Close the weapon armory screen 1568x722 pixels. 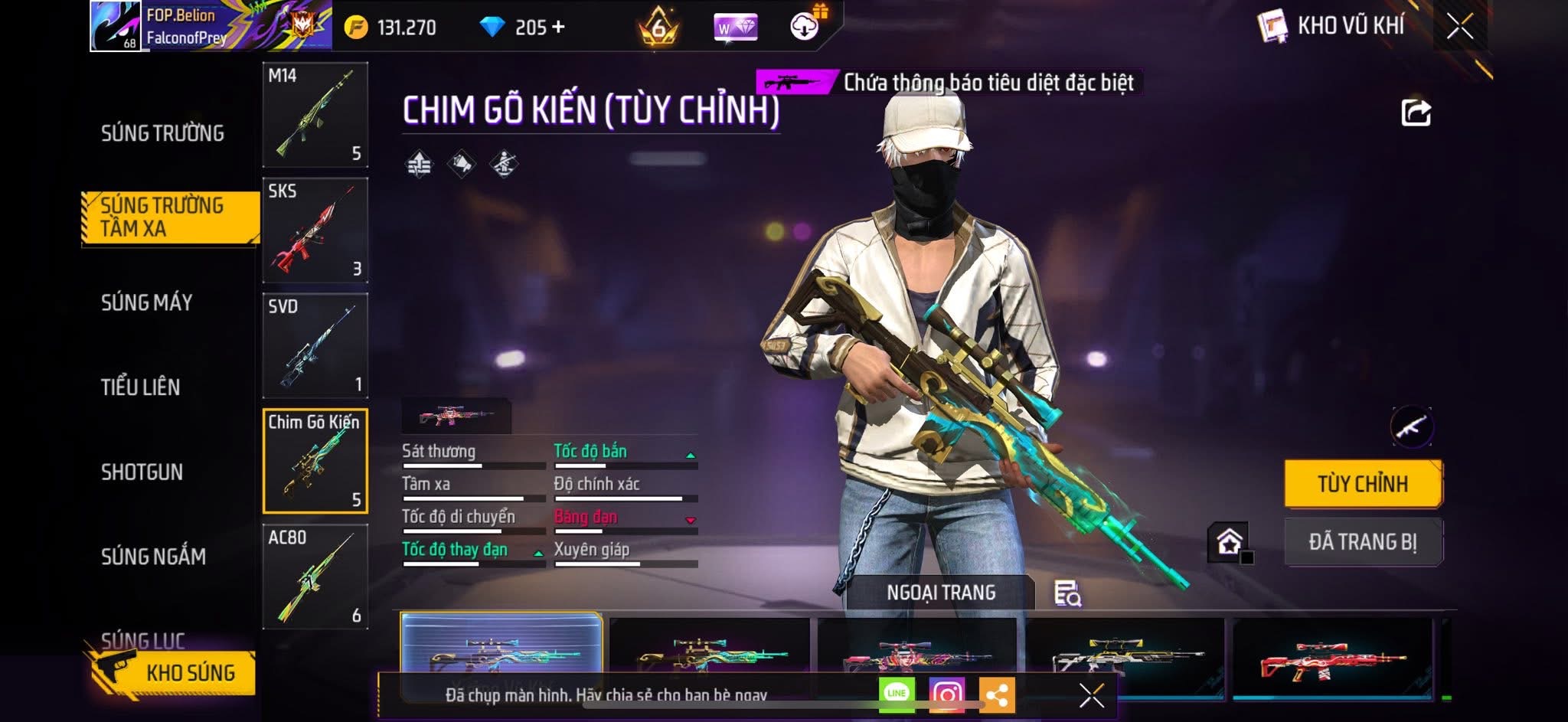[x=1459, y=27]
